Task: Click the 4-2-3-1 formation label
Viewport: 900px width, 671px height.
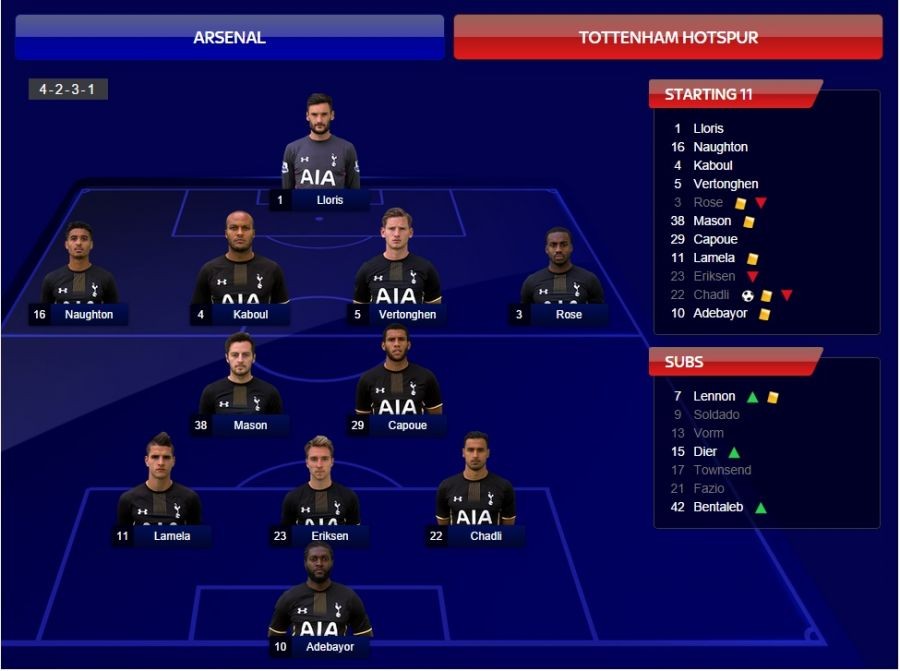Action: (x=68, y=90)
